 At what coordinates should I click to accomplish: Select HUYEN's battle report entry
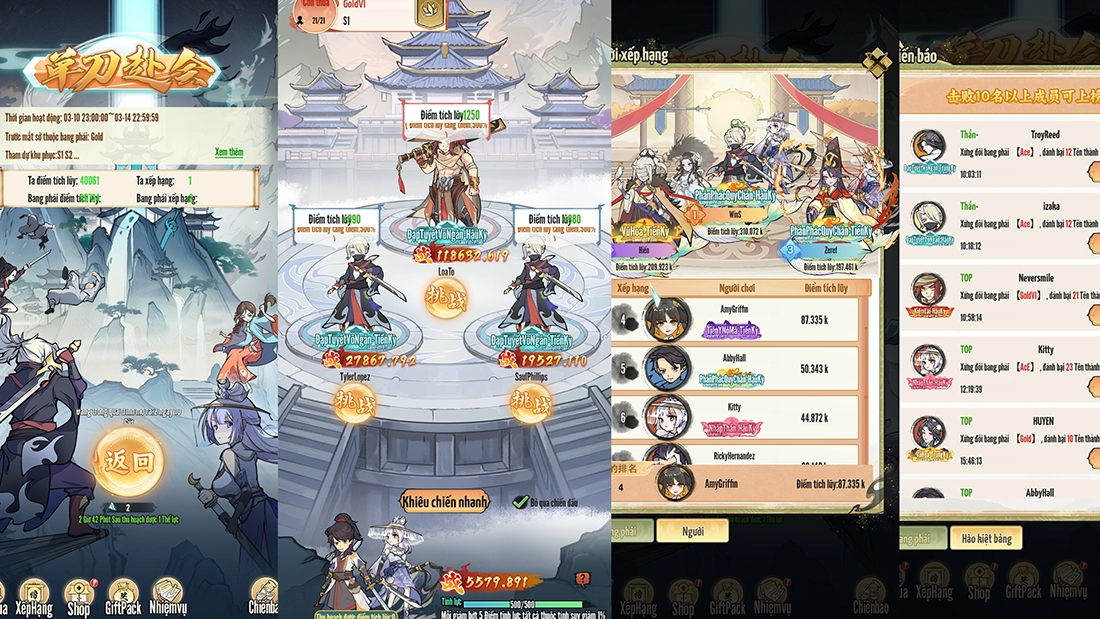click(x=1000, y=439)
